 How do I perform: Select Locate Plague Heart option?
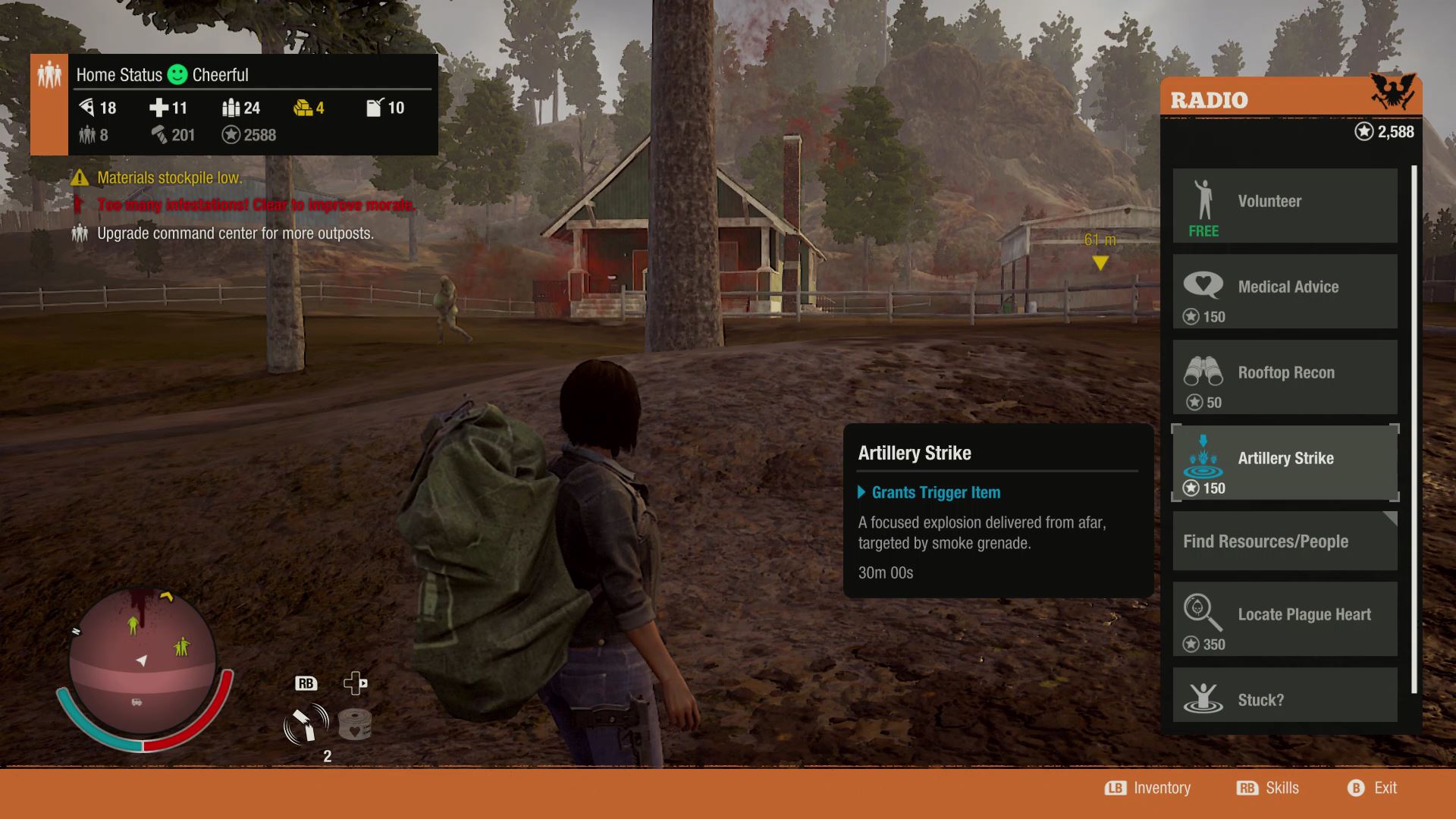[x=1285, y=619]
